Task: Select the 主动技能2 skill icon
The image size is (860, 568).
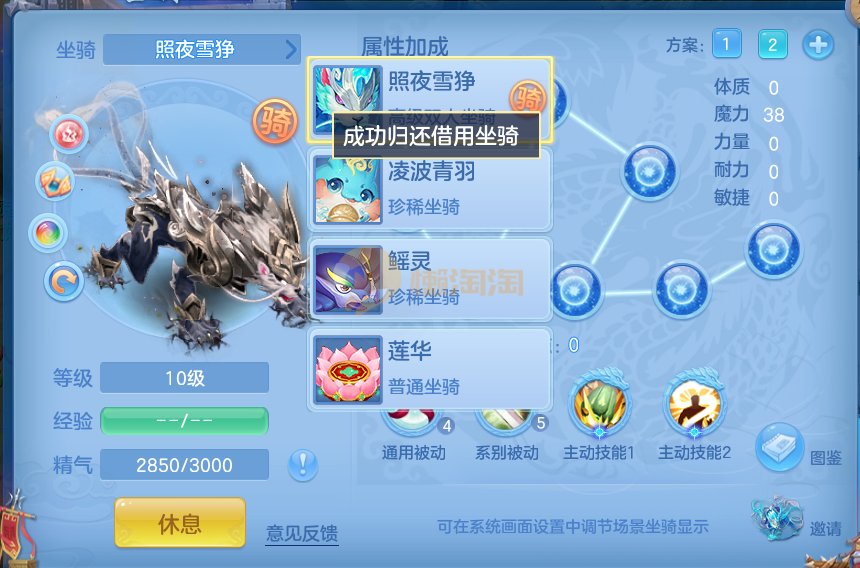Action: 695,406
